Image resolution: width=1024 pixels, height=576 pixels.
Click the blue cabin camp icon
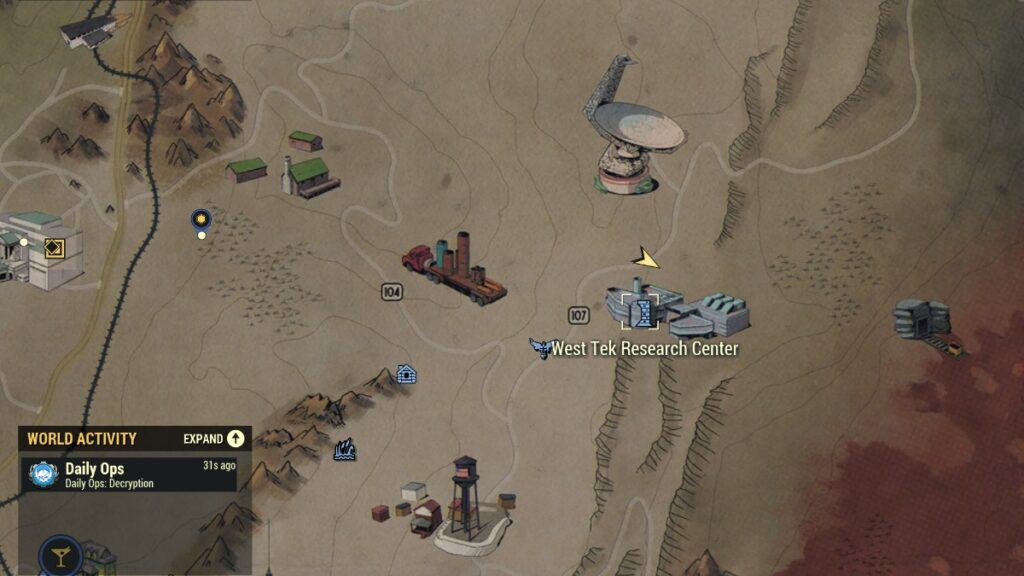click(x=406, y=374)
